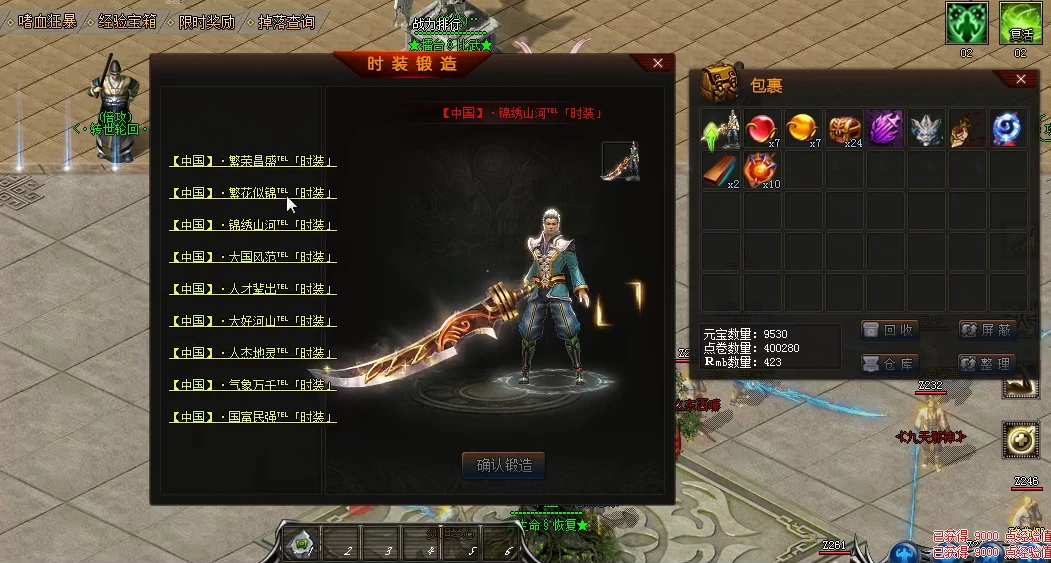
Task: Sort the bag with 整理
Action: coord(987,363)
